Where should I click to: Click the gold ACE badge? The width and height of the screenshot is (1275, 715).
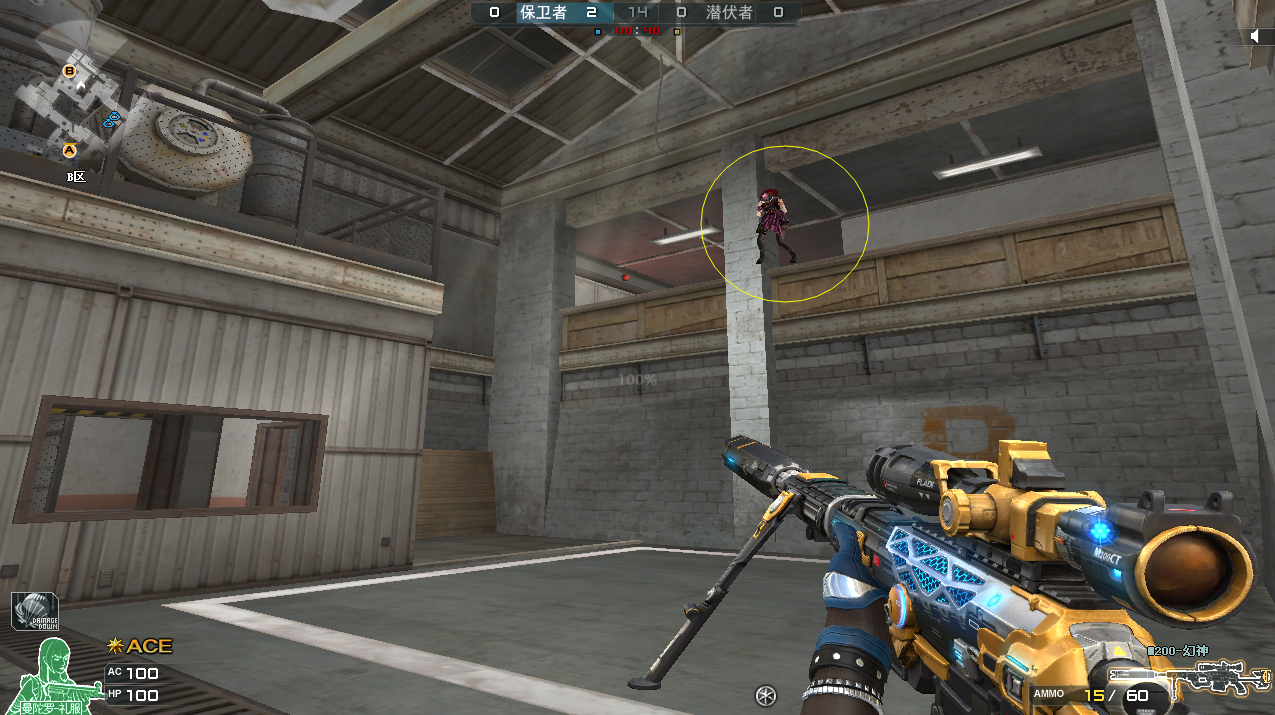pos(140,646)
